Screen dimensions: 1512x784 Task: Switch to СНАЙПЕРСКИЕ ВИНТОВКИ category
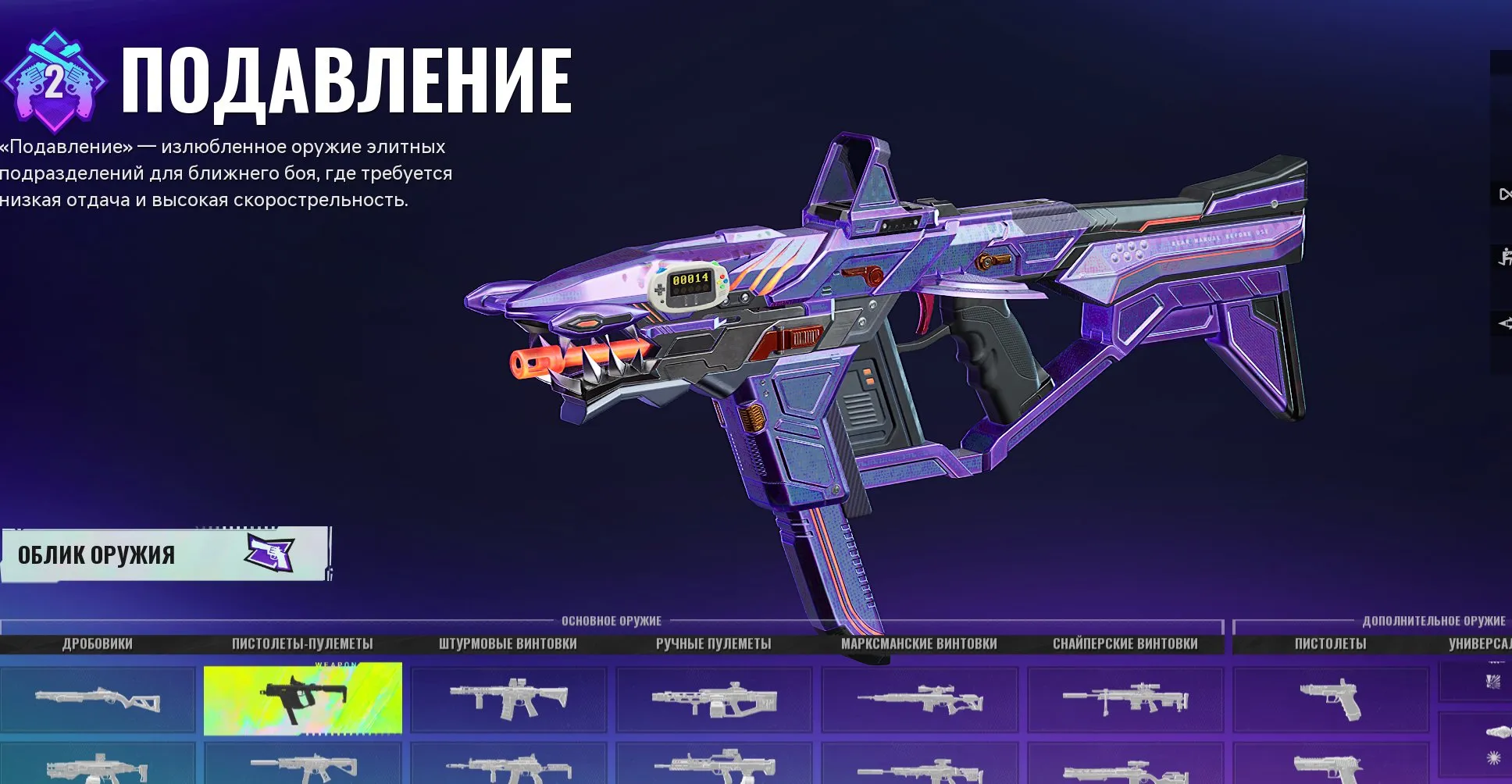point(1125,643)
